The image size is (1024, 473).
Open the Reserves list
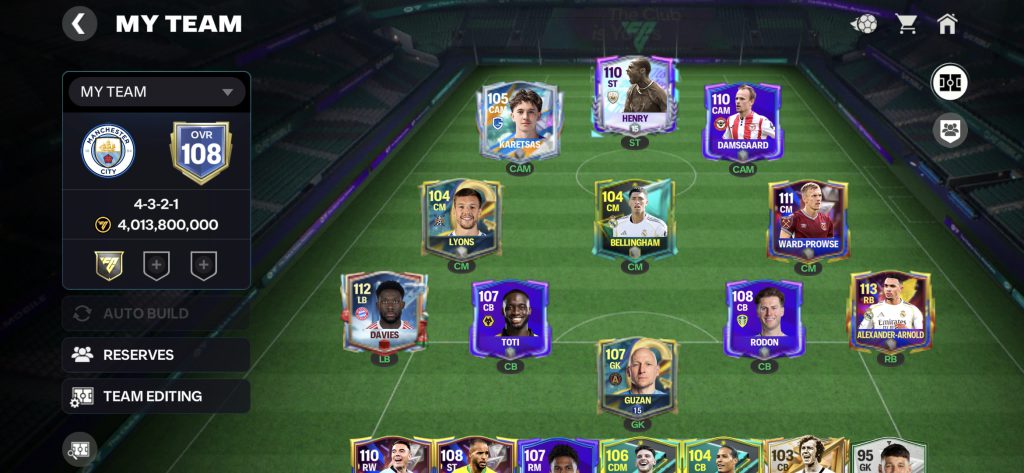[156, 355]
